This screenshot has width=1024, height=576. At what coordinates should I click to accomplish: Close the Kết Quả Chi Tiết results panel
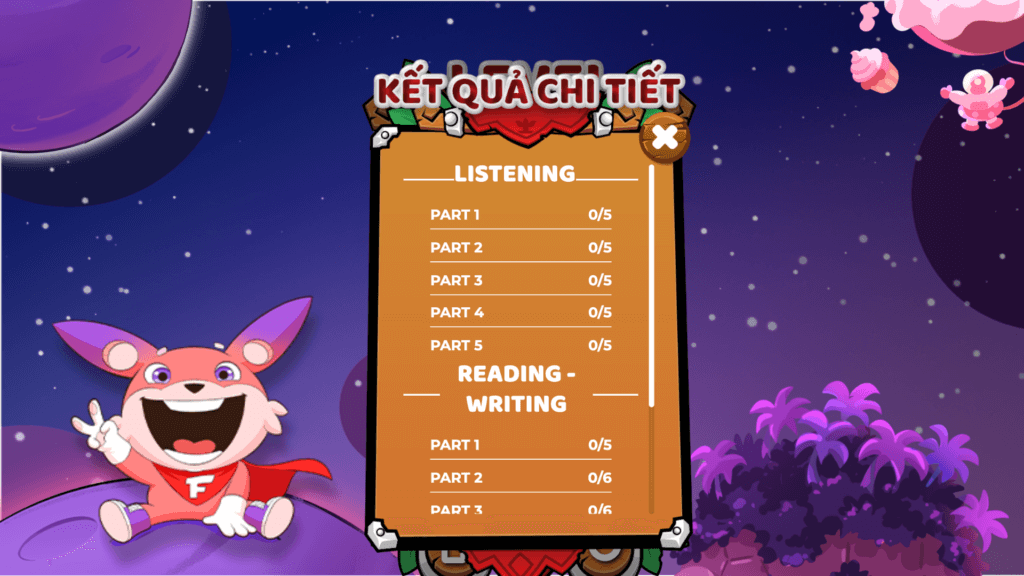(664, 138)
